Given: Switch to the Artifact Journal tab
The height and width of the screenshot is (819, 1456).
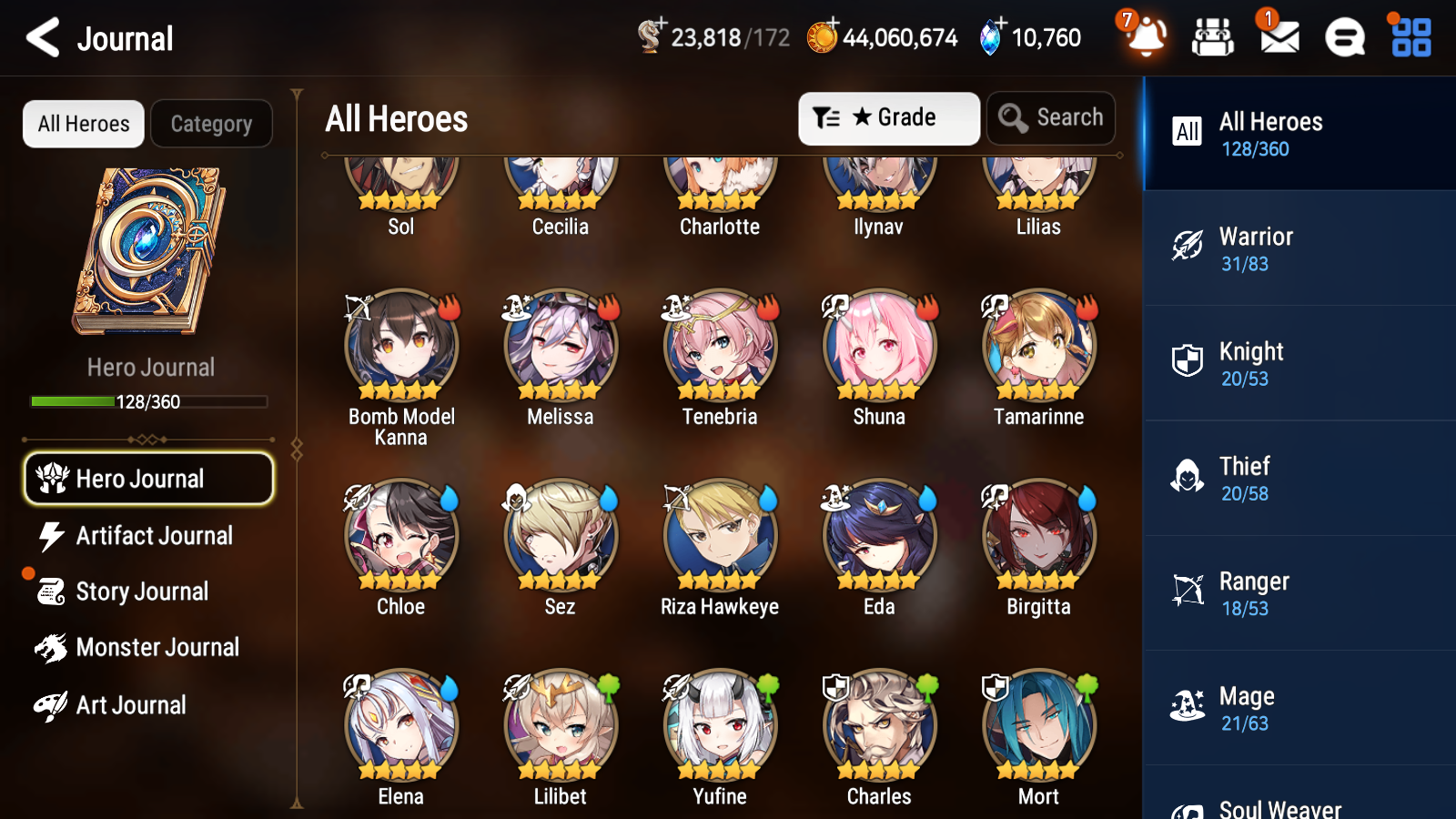Looking at the screenshot, I should point(148,536).
